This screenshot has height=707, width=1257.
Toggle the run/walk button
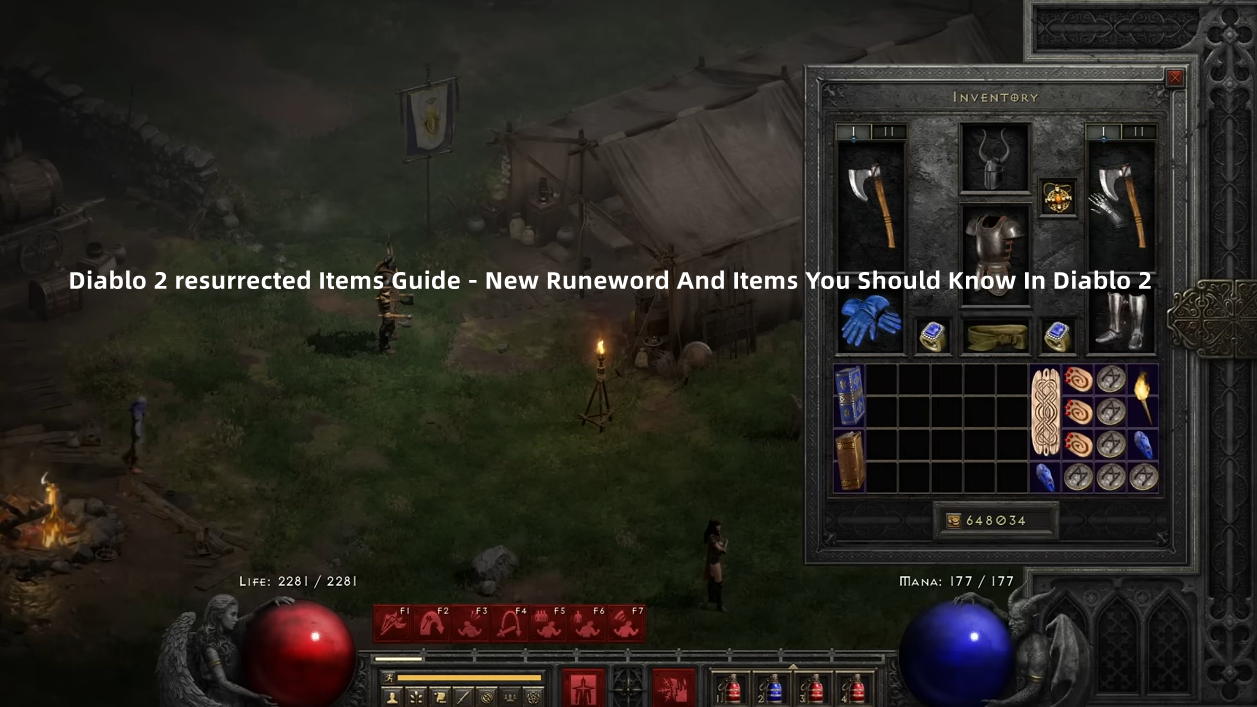[x=388, y=678]
